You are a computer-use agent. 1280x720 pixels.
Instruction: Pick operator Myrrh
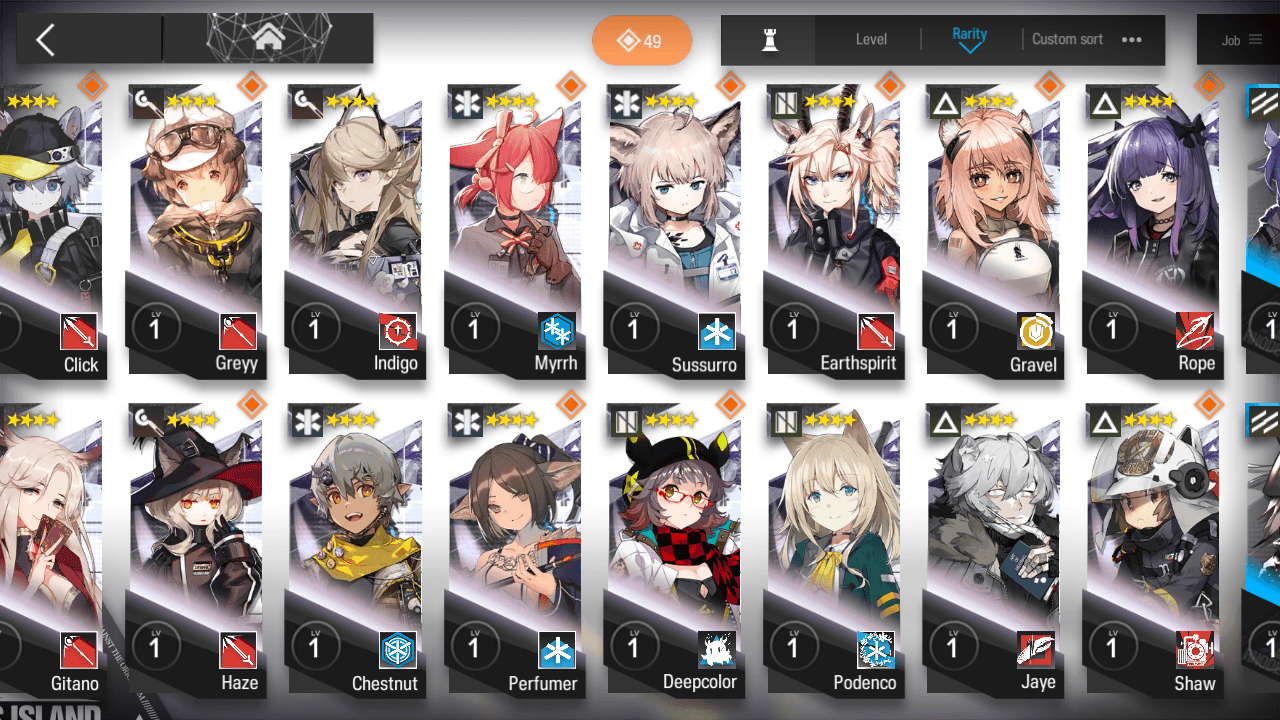(x=515, y=230)
